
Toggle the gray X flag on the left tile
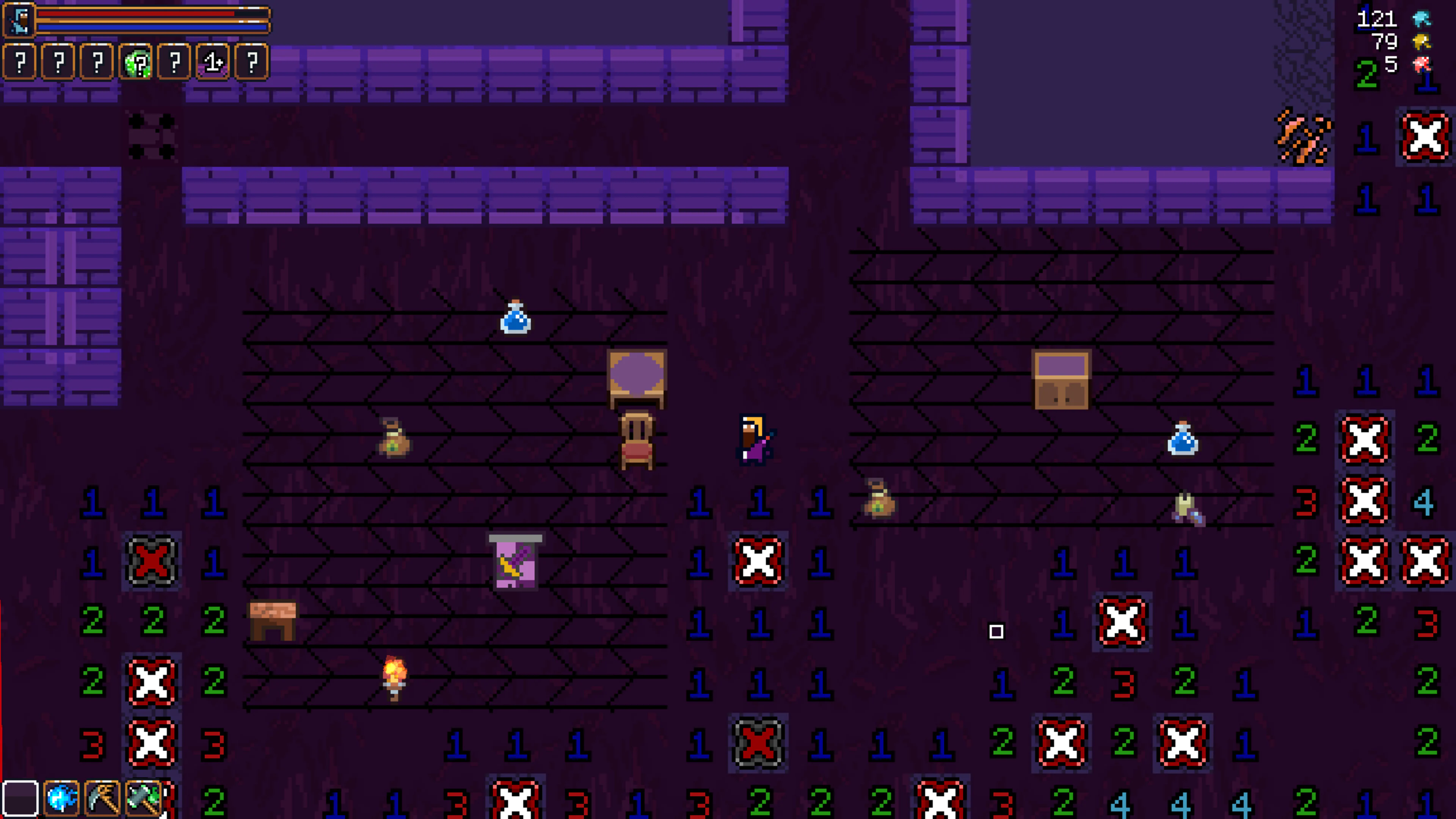coord(152,561)
